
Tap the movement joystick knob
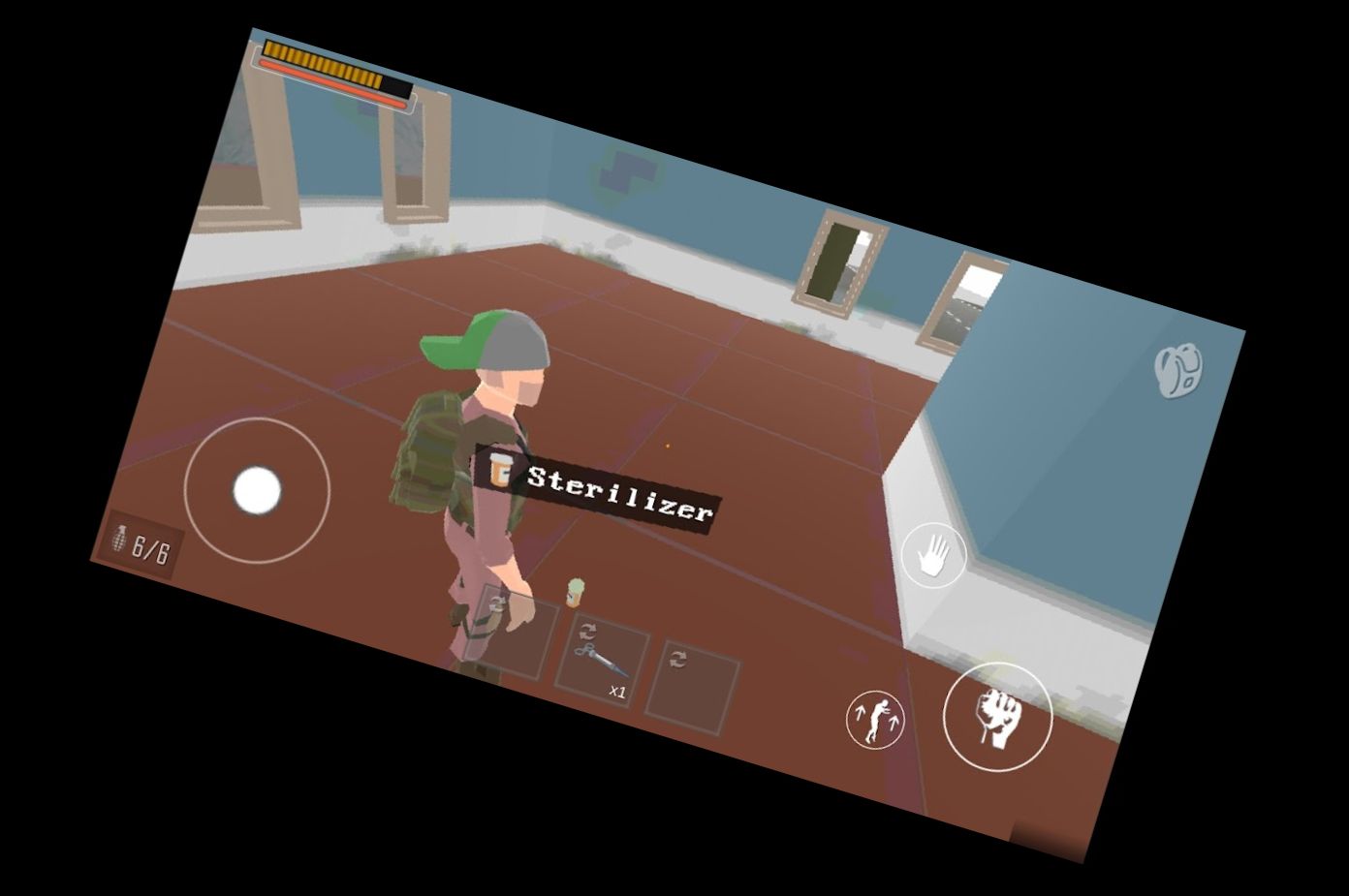(x=255, y=492)
